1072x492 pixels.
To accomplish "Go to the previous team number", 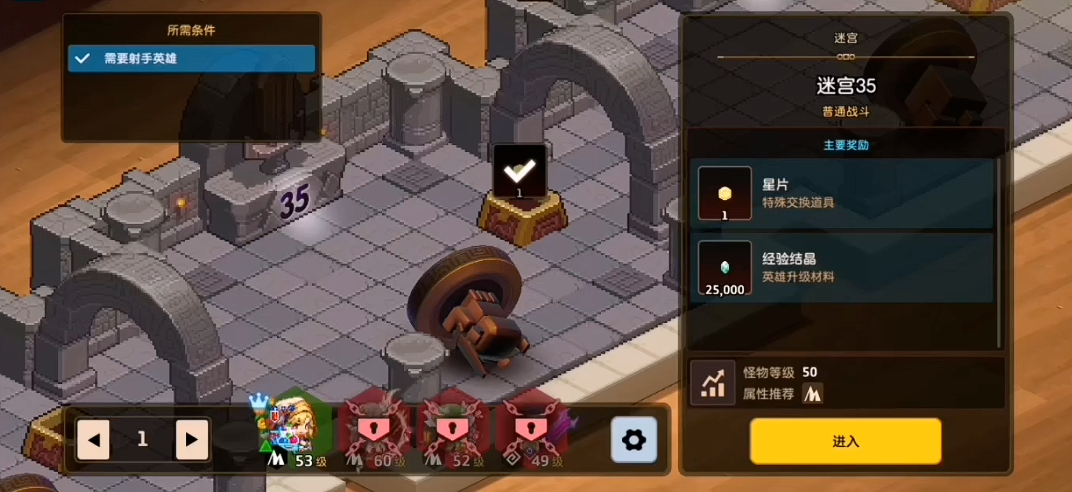I will (93, 439).
